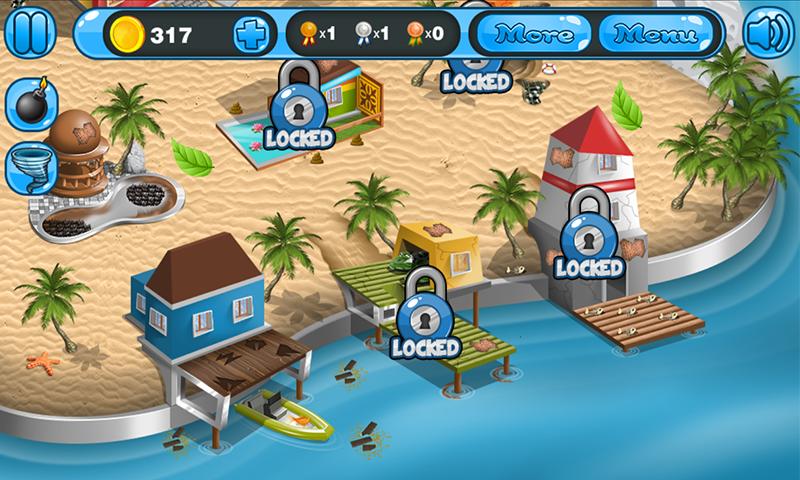The height and width of the screenshot is (480, 800).
Task: Add more coins with the plus button
Action: (x=251, y=35)
